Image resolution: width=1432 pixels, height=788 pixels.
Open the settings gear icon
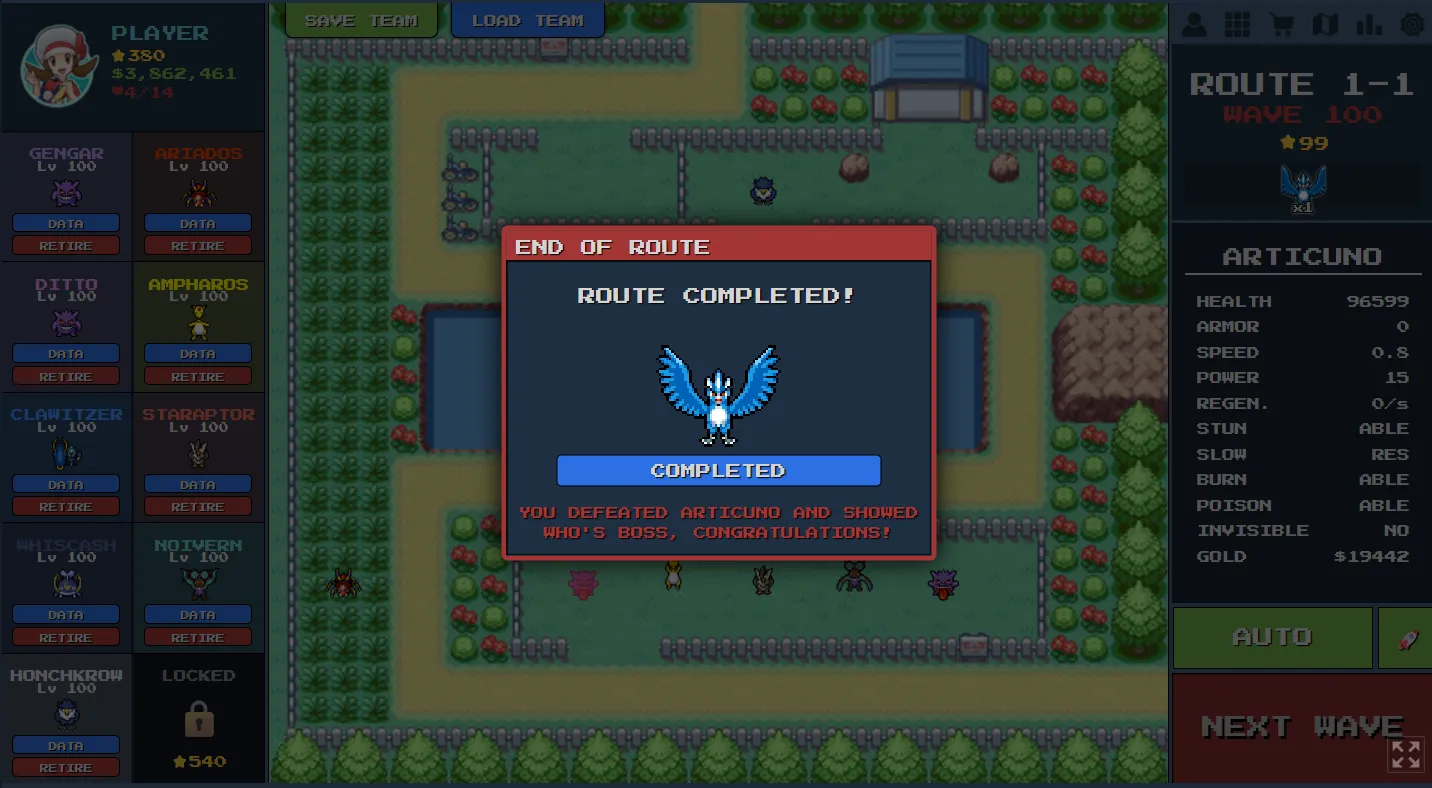pos(1411,23)
